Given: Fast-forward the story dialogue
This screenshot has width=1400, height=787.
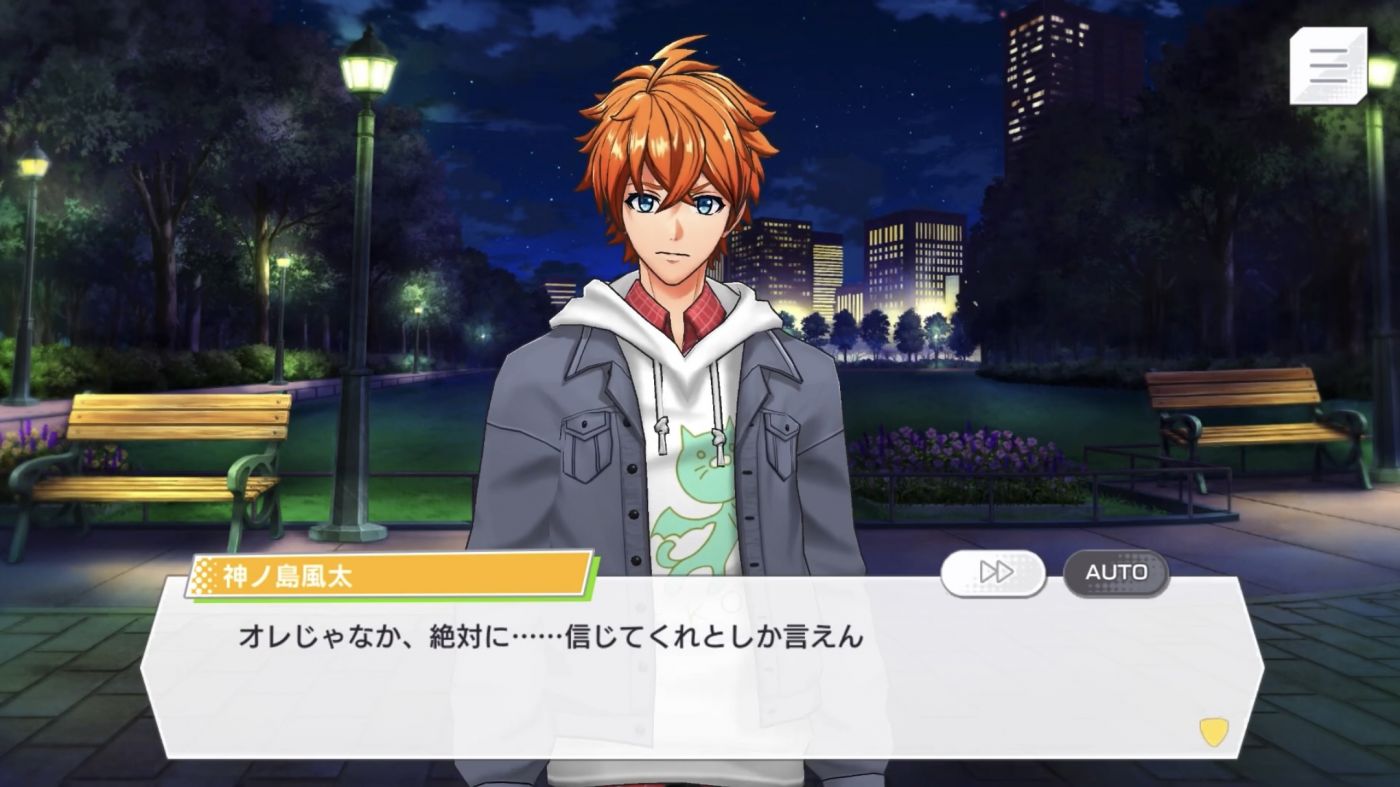Looking at the screenshot, I should pyautogui.click(x=993, y=573).
